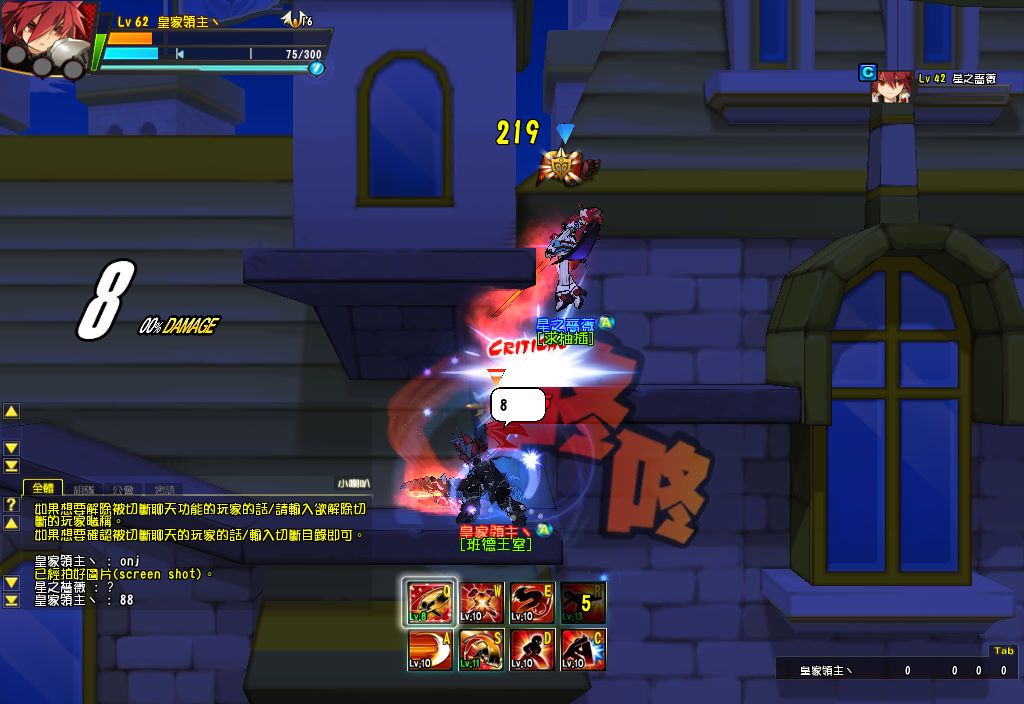1024x704 pixels.
Task: Open the Tab scoreboard panel
Action: [1003, 651]
